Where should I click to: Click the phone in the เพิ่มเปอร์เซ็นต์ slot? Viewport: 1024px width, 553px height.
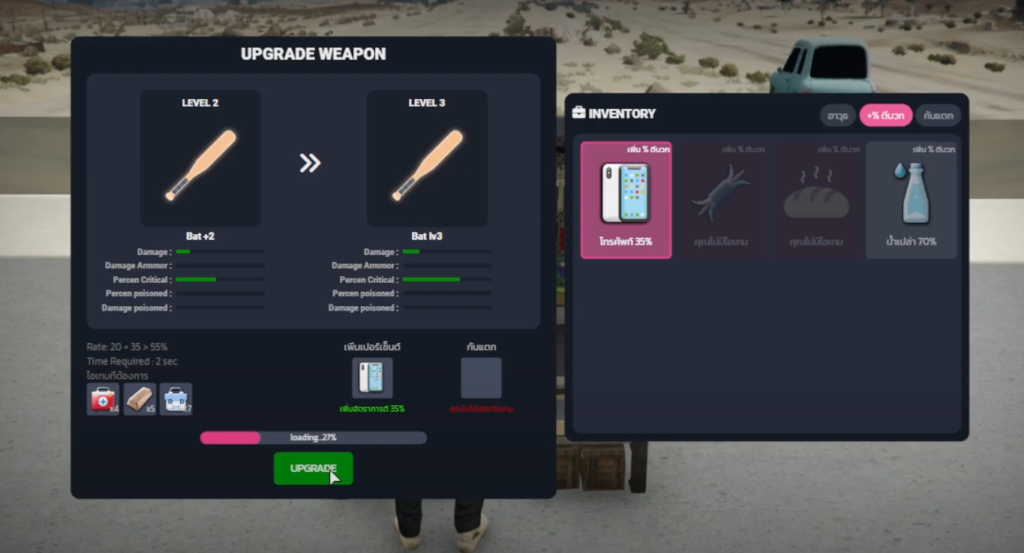(x=372, y=378)
